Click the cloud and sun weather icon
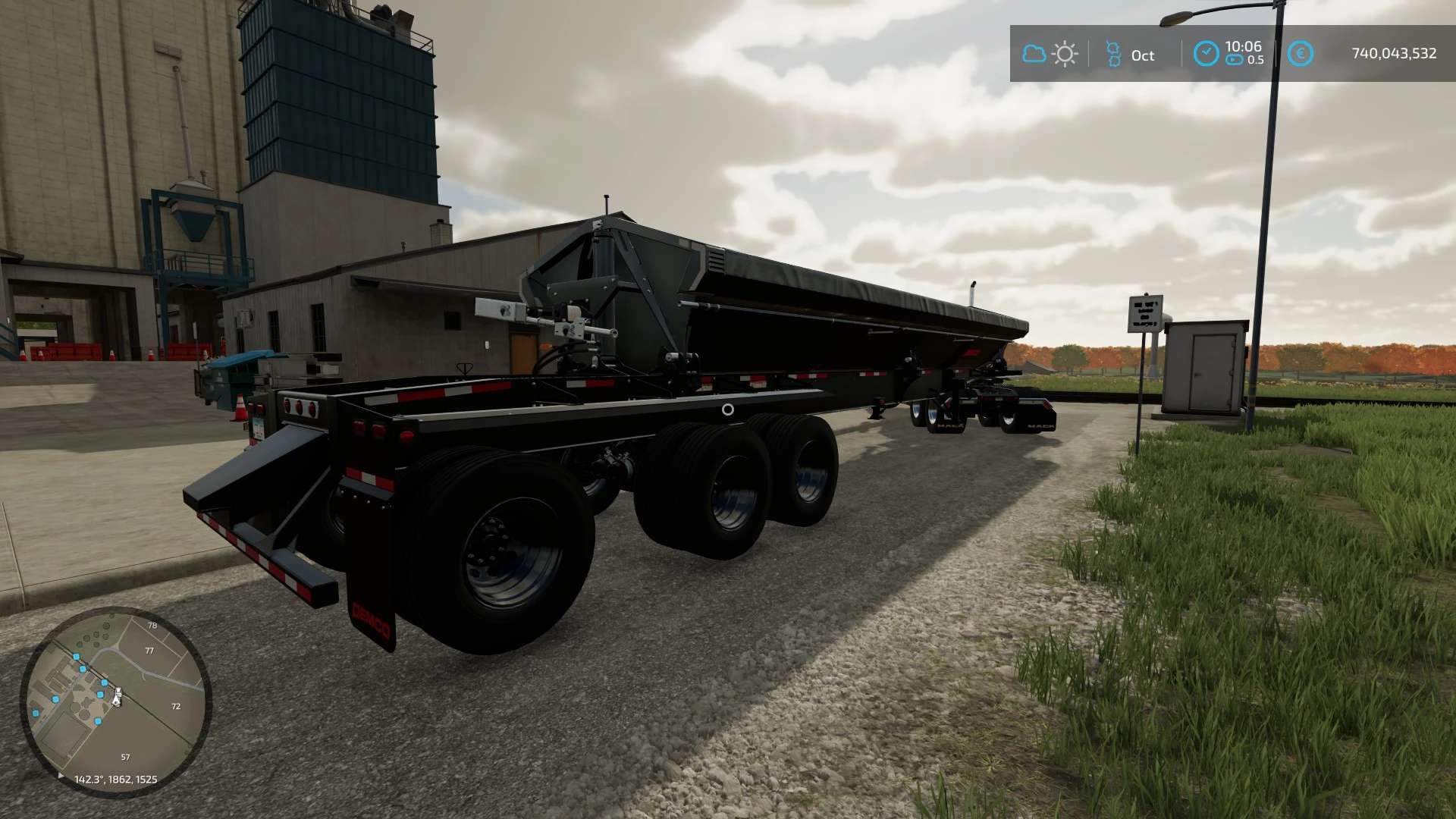 [x=1050, y=54]
